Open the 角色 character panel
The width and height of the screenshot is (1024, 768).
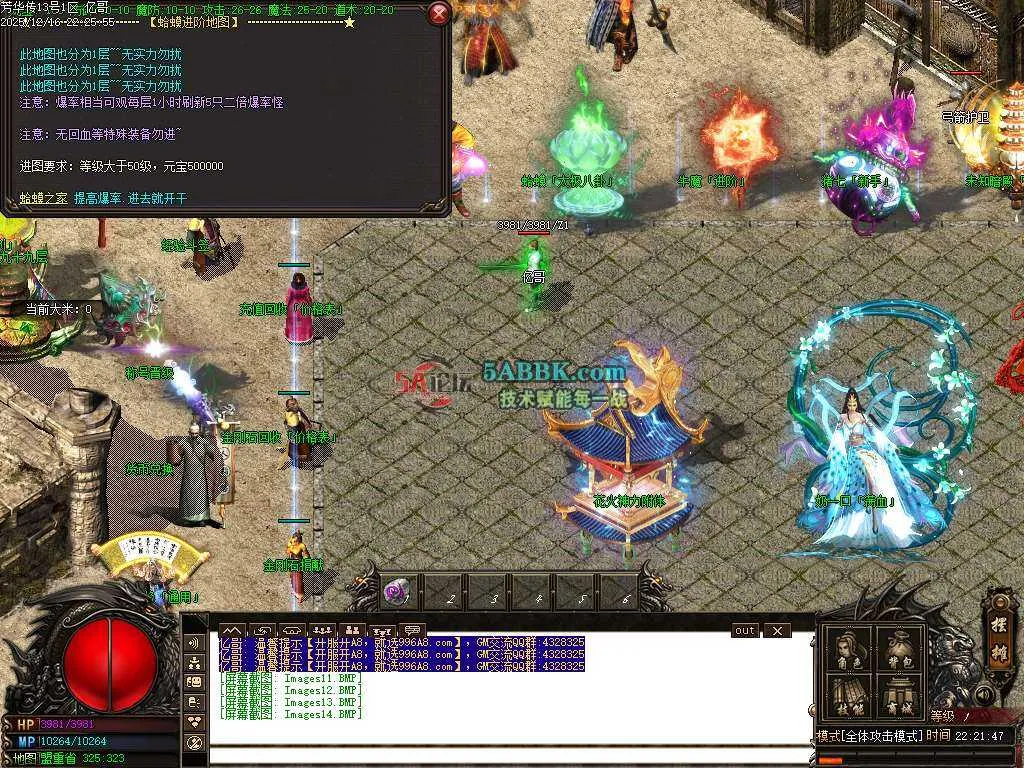[849, 650]
